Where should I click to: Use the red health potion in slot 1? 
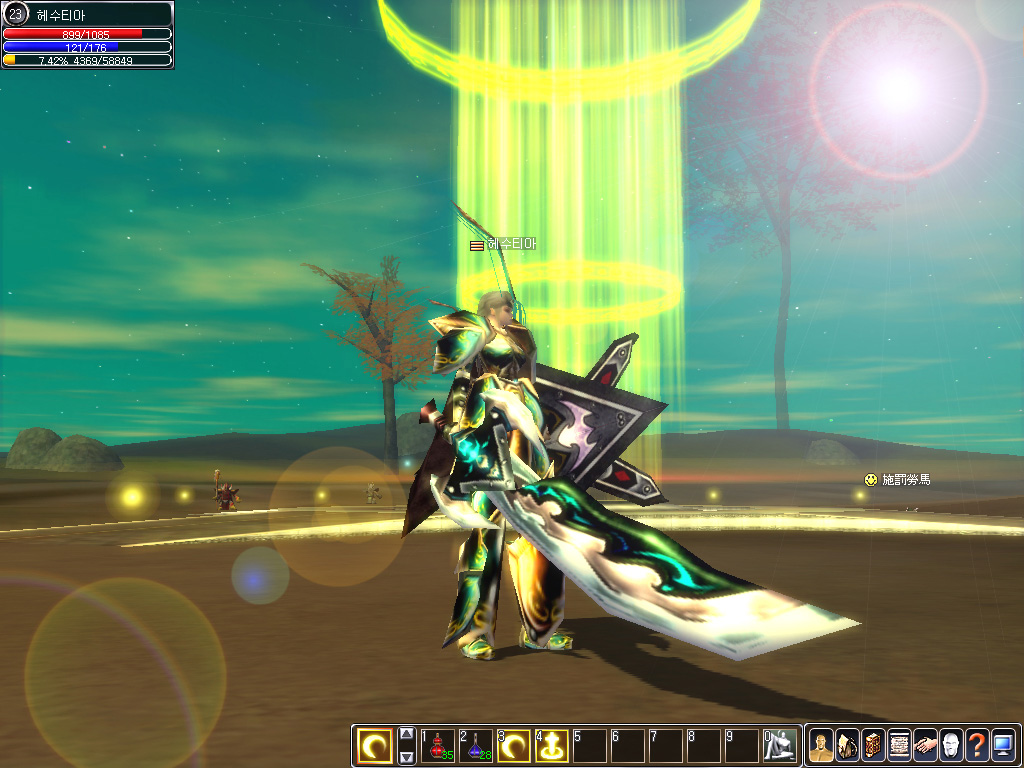(x=438, y=746)
